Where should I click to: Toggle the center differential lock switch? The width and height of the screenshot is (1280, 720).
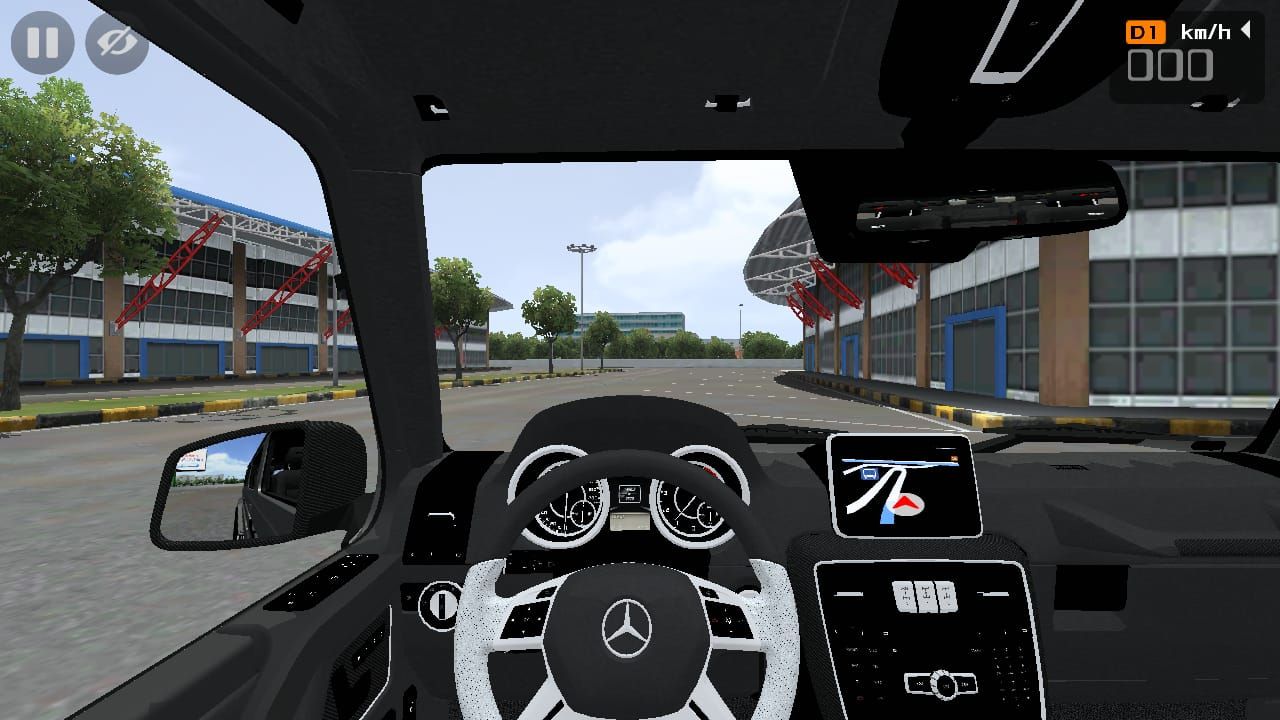pos(926,595)
